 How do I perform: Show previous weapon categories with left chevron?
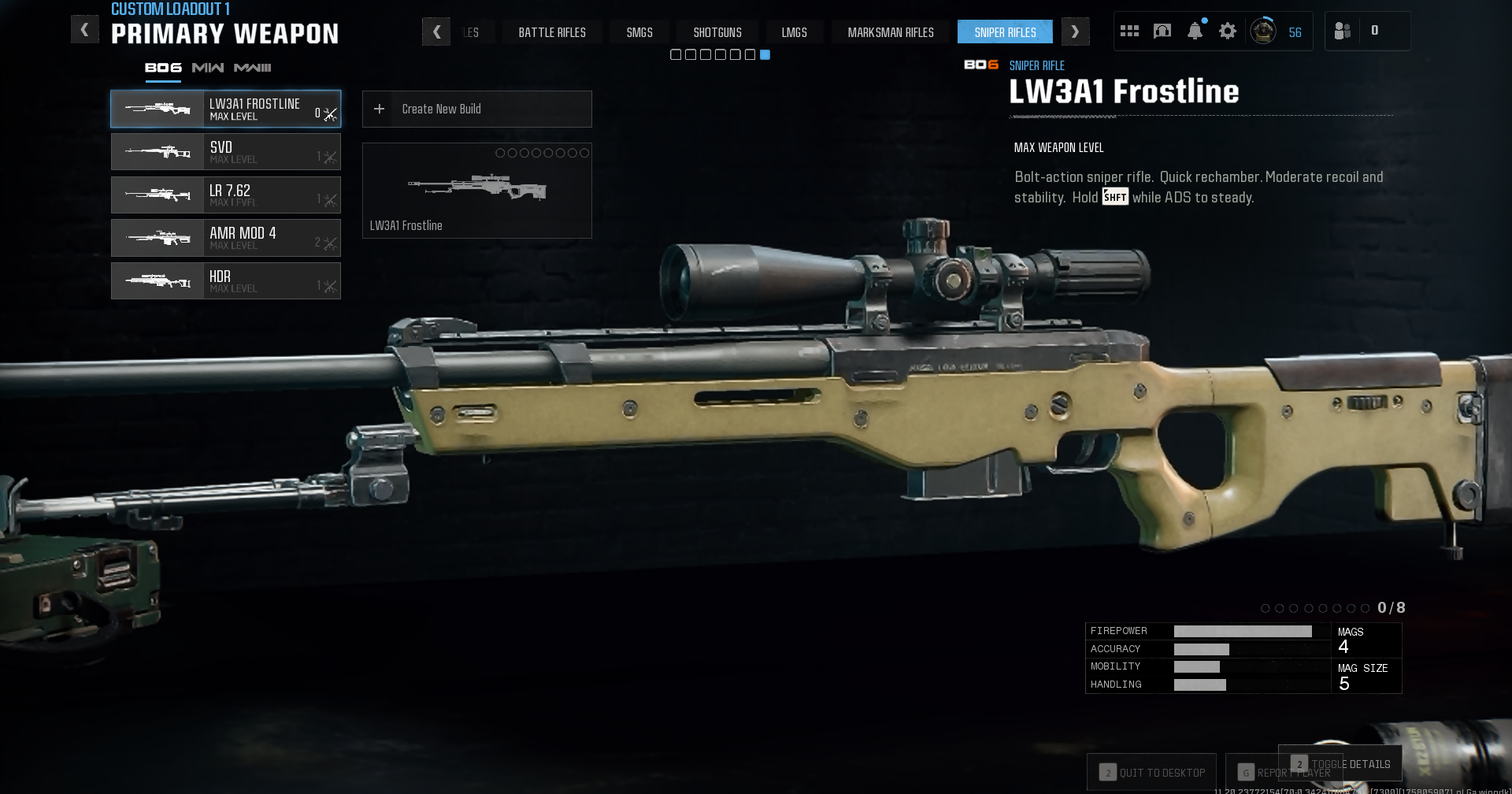[x=436, y=32]
